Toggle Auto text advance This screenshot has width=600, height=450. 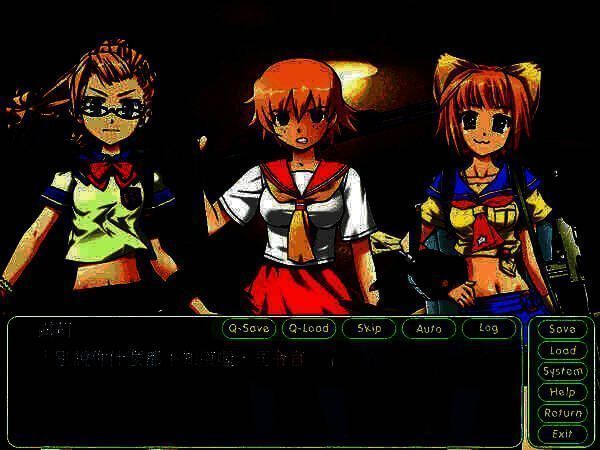[428, 328]
